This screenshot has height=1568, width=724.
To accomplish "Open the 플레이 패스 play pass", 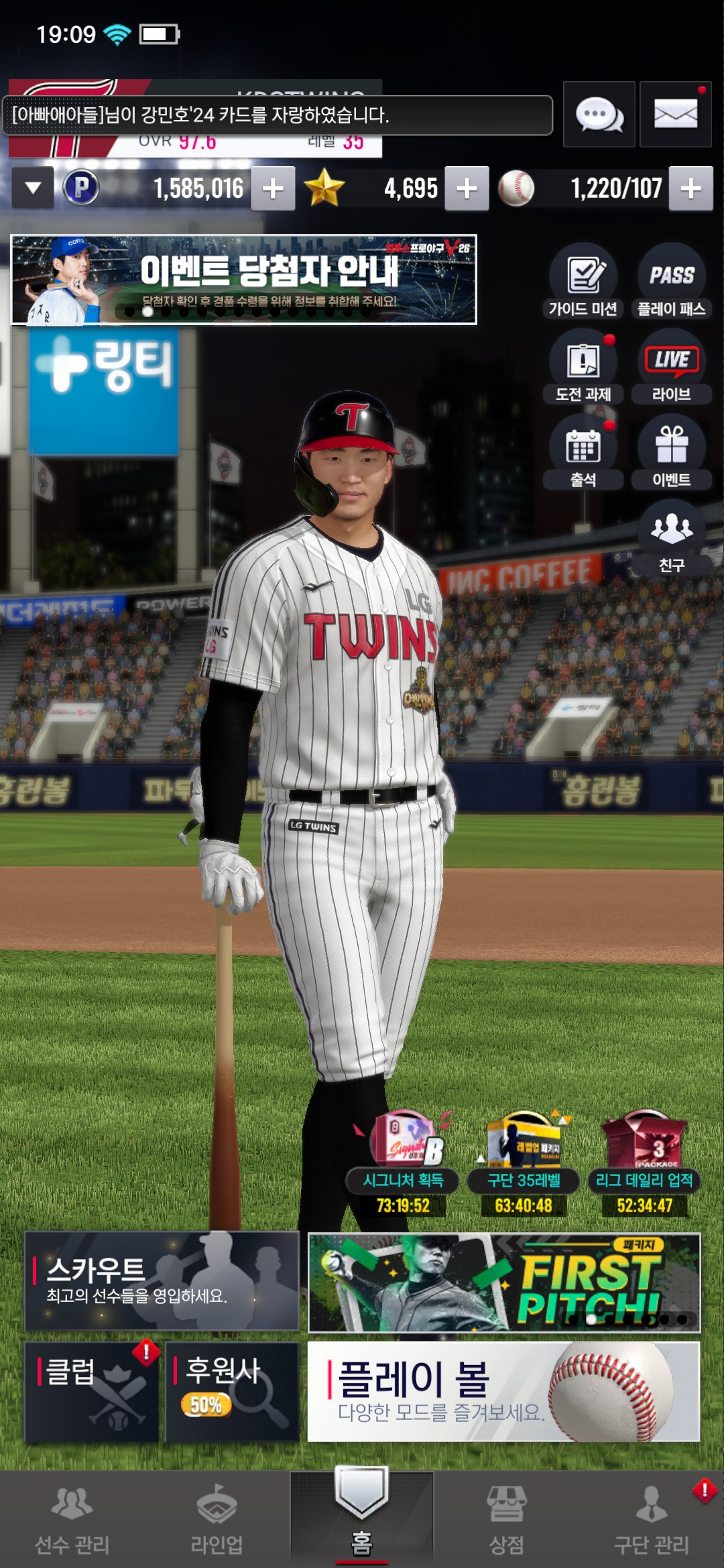I will point(671,281).
